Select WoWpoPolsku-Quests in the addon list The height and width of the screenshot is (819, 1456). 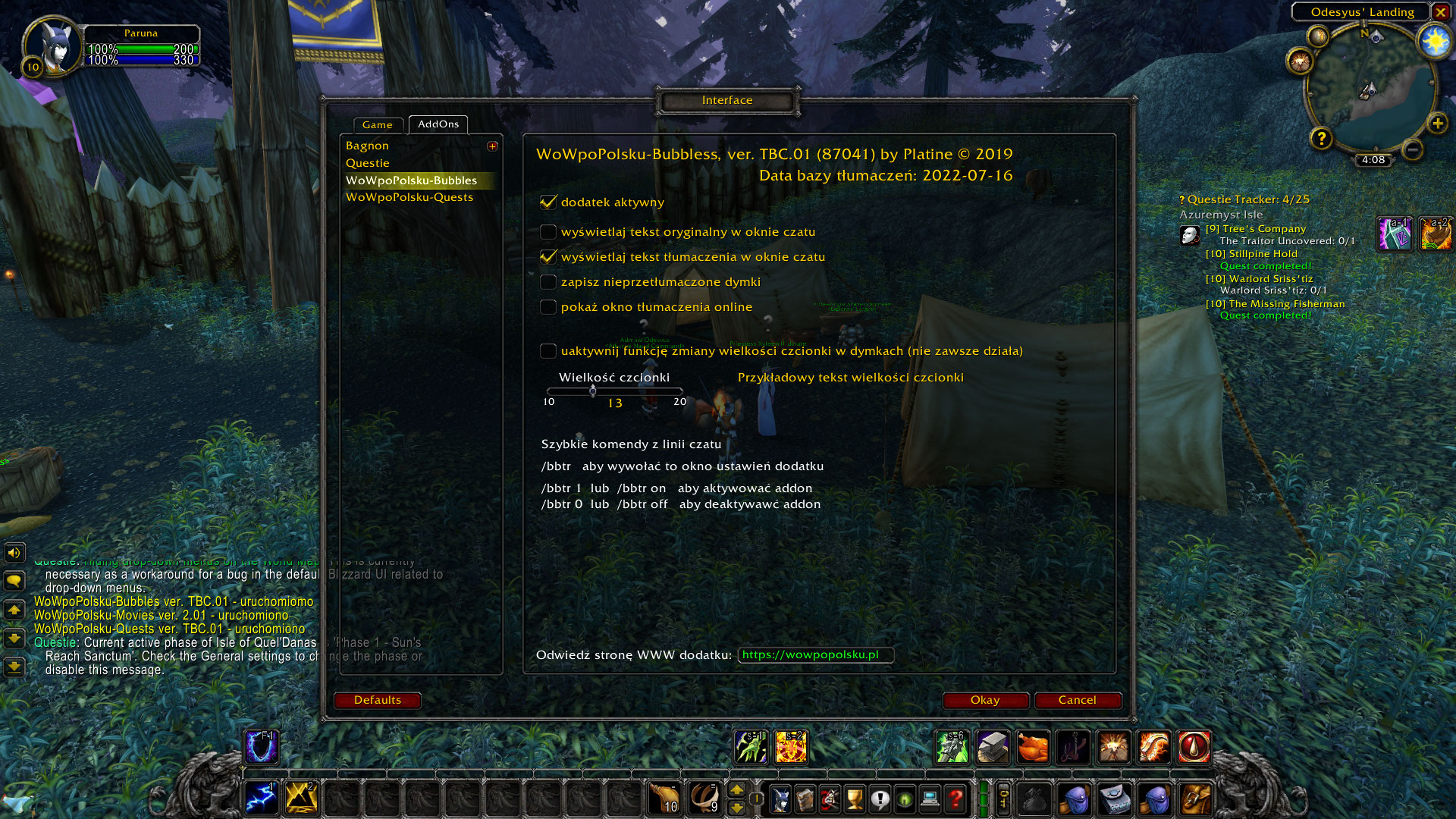pyautogui.click(x=409, y=196)
